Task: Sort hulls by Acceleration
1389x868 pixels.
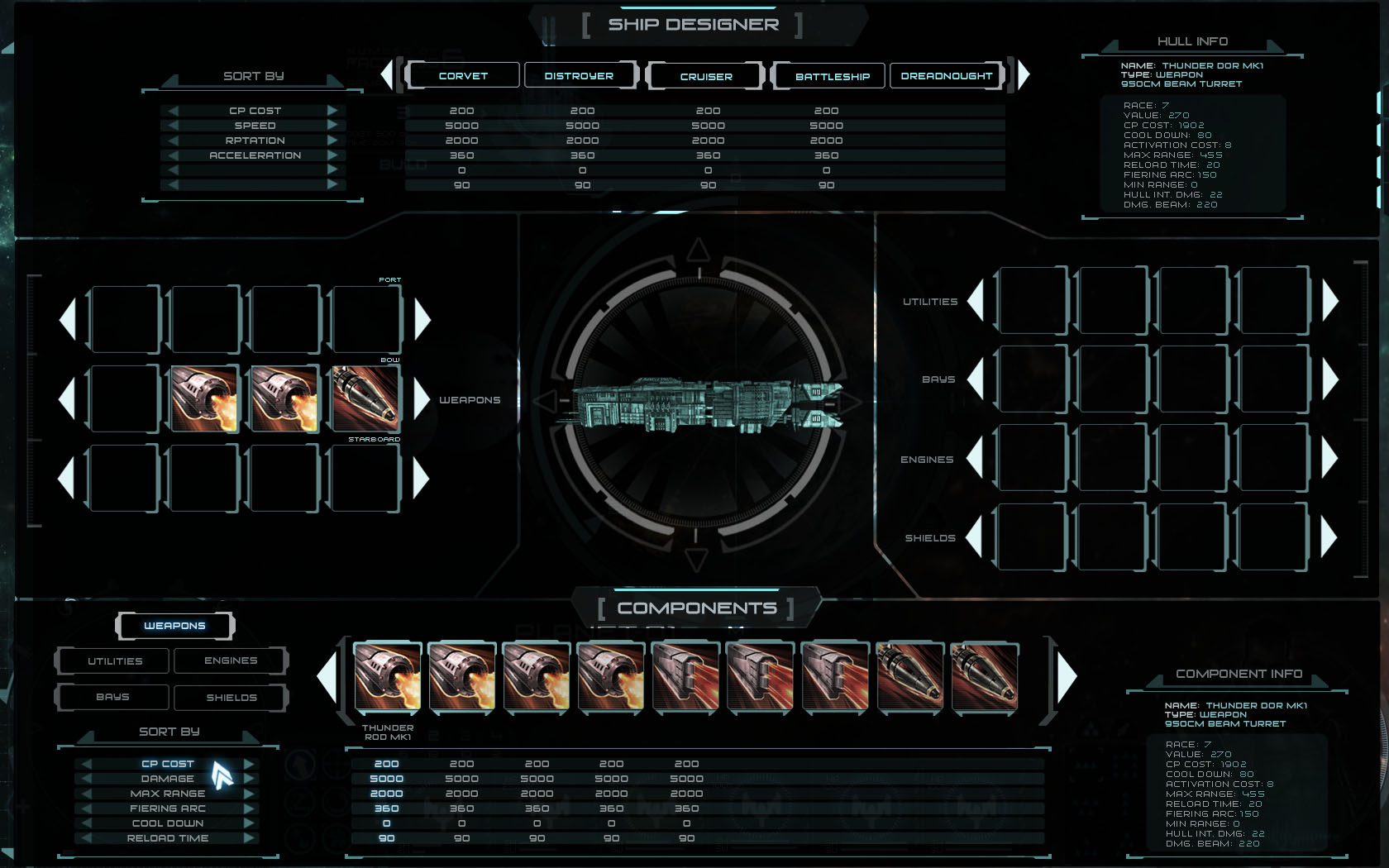Action: point(255,155)
